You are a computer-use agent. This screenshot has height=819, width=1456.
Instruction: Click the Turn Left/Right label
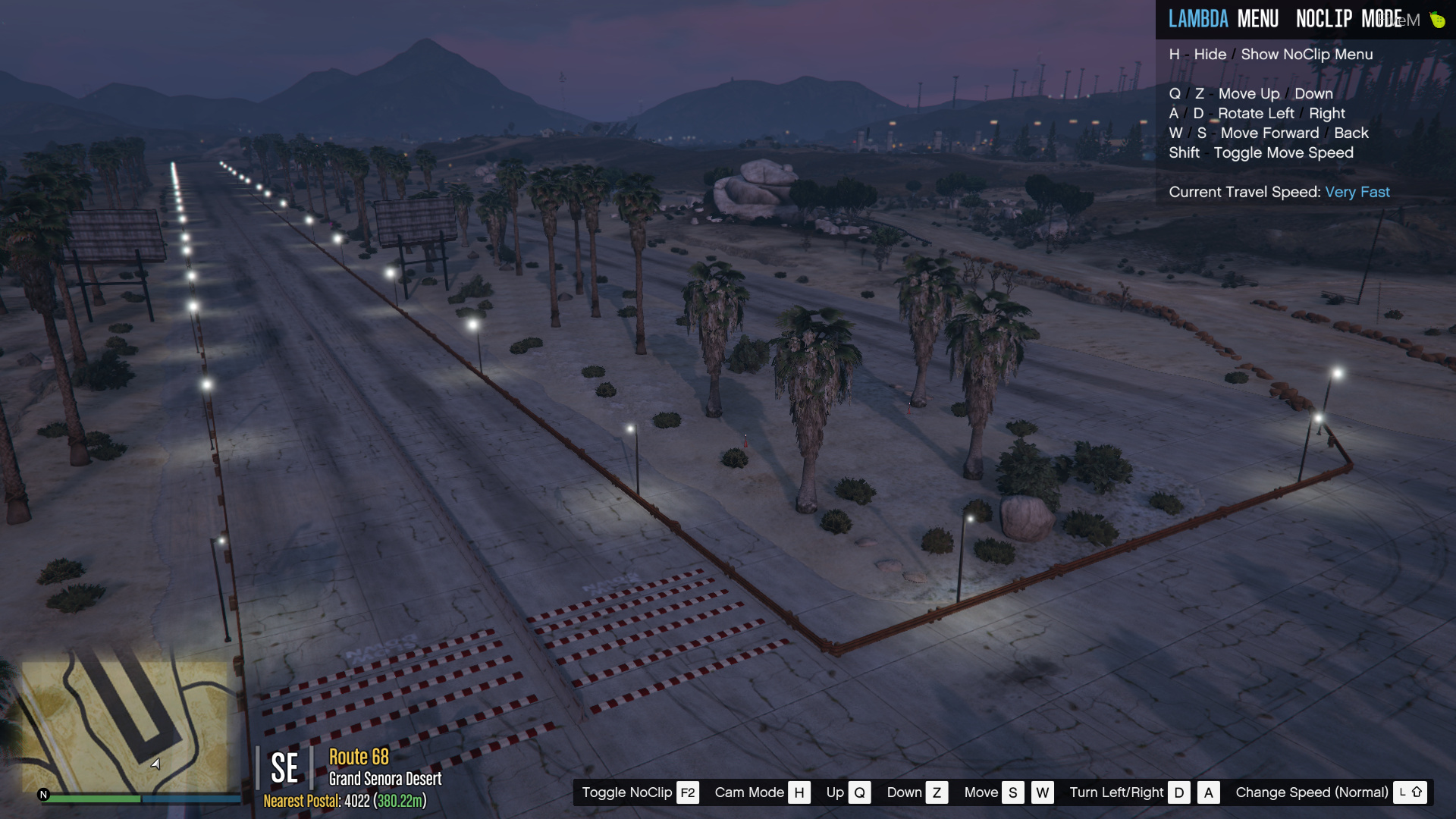[1117, 792]
